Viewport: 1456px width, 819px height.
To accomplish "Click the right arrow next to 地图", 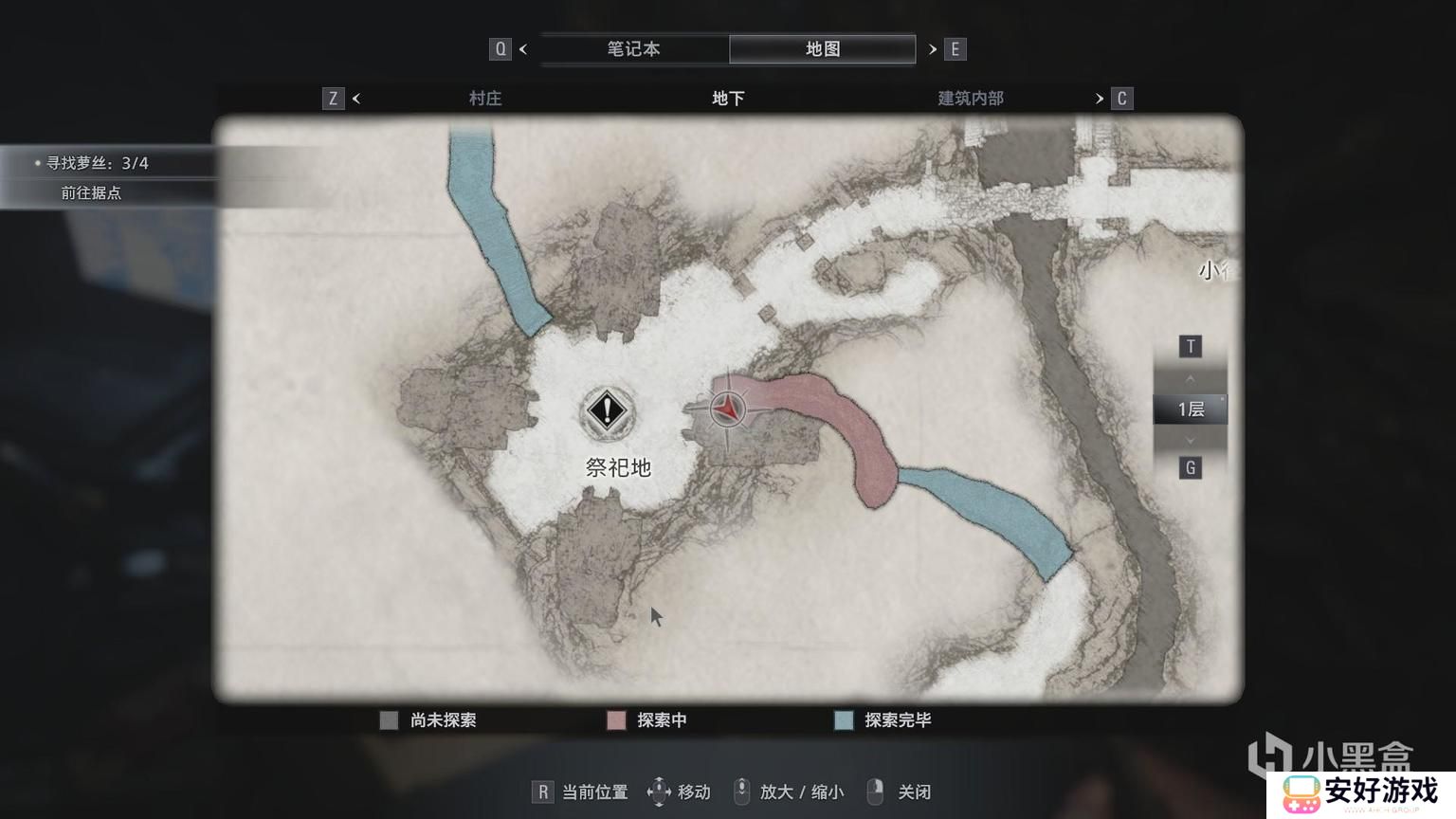I will (x=933, y=49).
